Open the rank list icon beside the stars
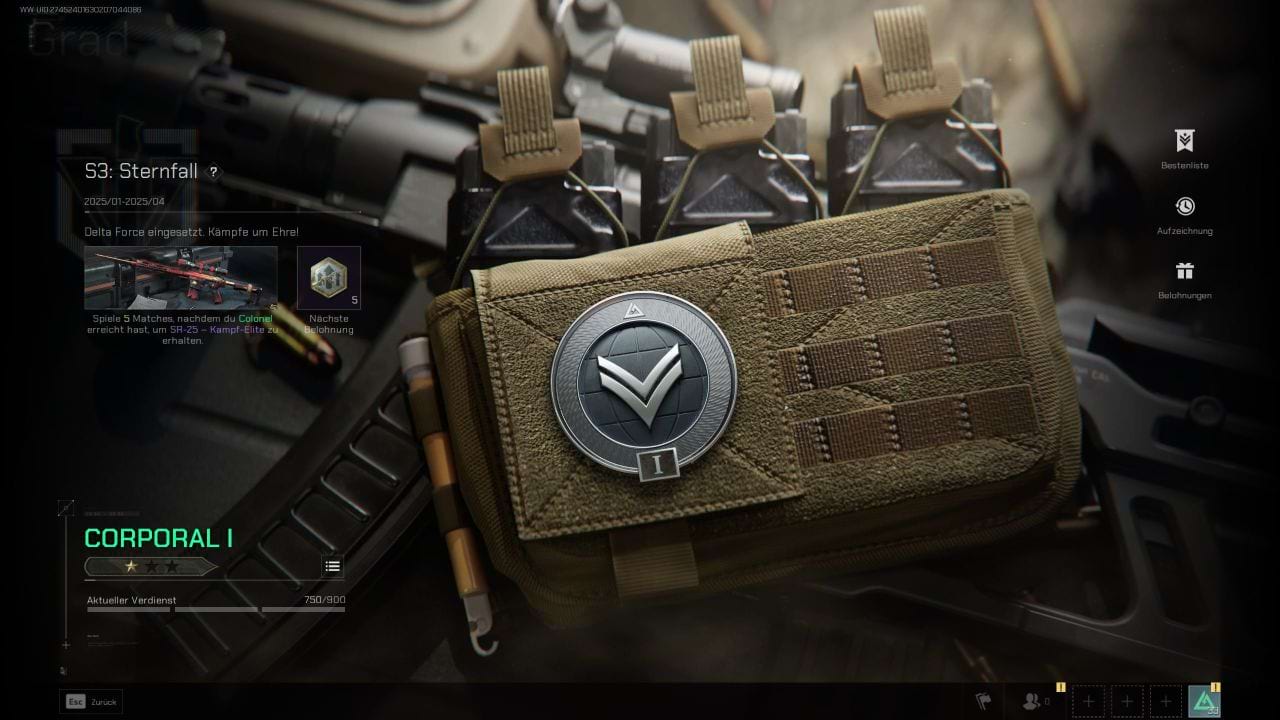 point(332,566)
